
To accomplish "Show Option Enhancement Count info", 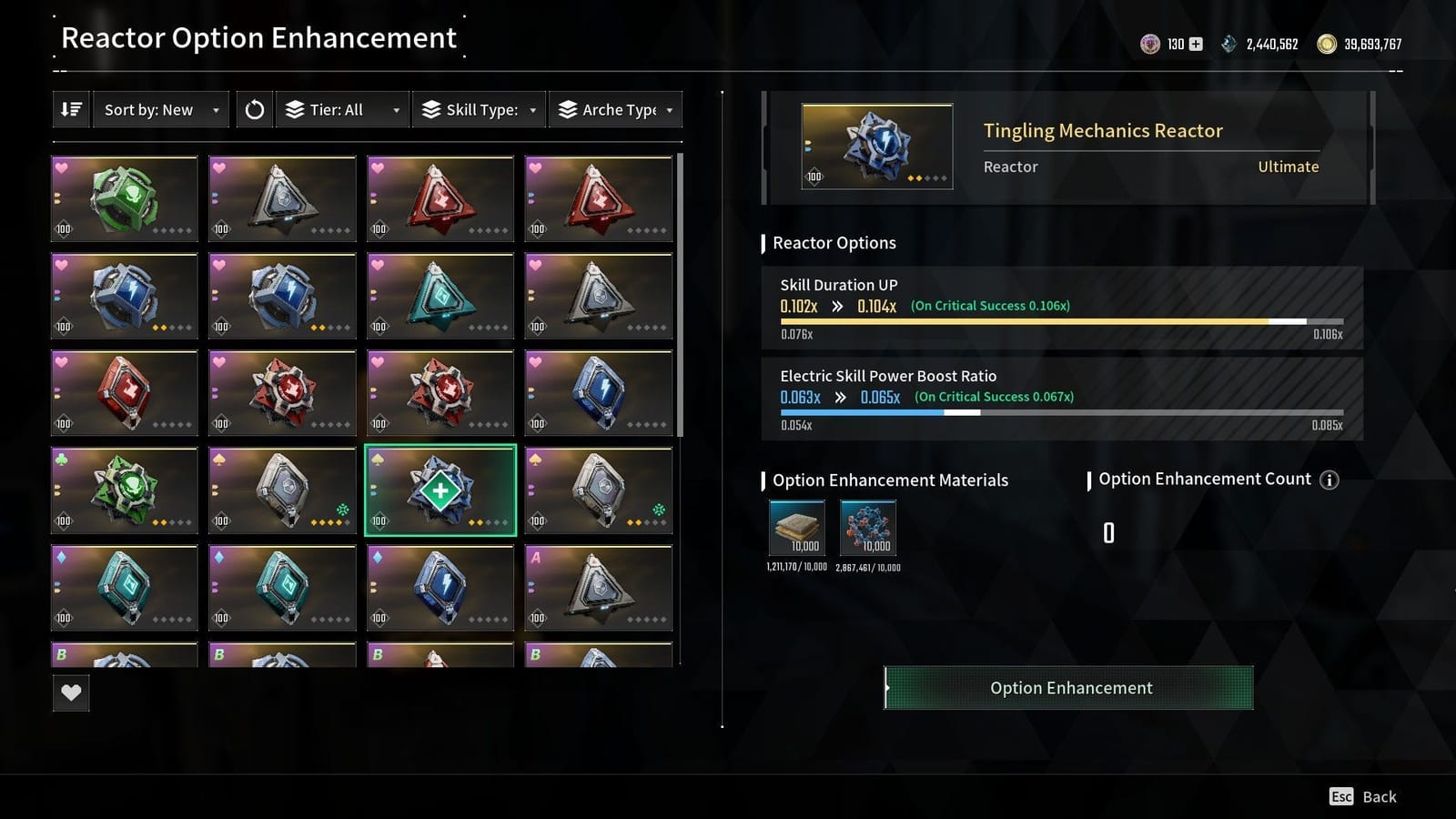I will tap(1330, 480).
